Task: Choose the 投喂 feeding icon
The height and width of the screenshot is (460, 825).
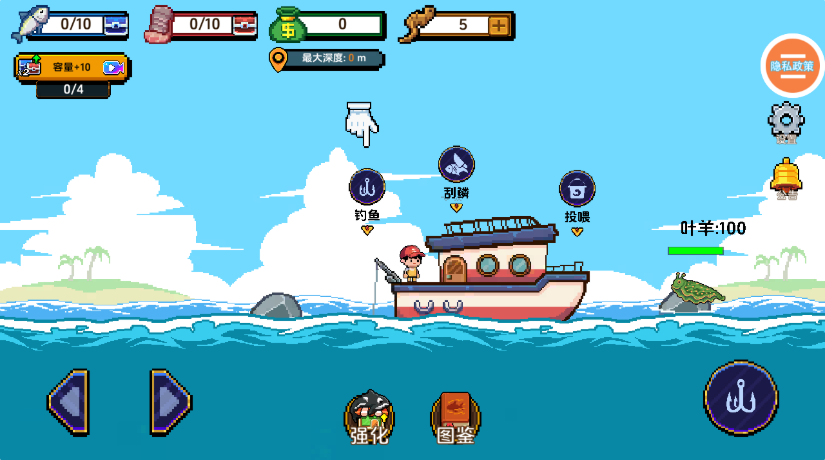Action: pos(577,188)
